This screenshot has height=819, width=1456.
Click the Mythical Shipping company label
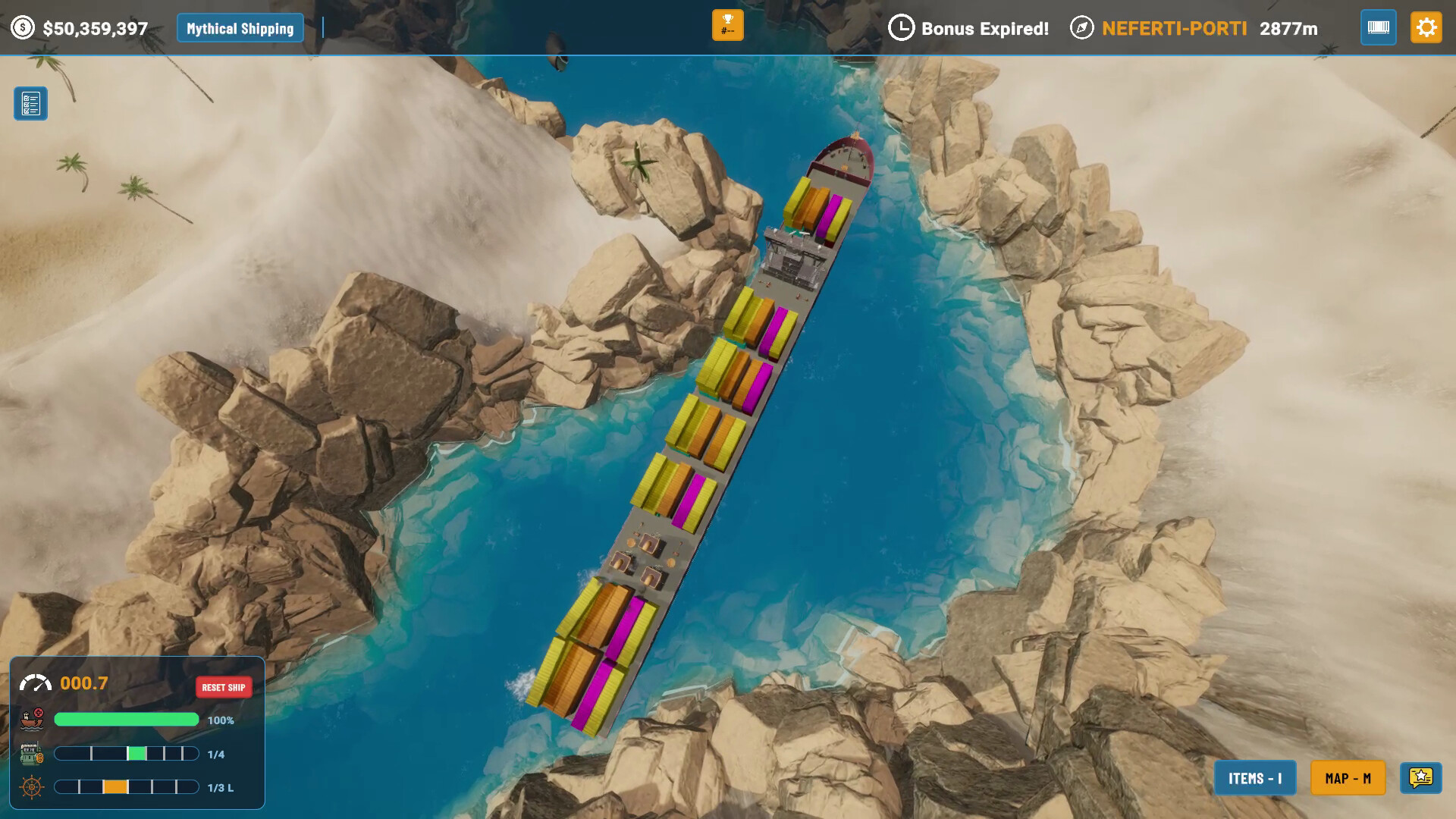[240, 29]
